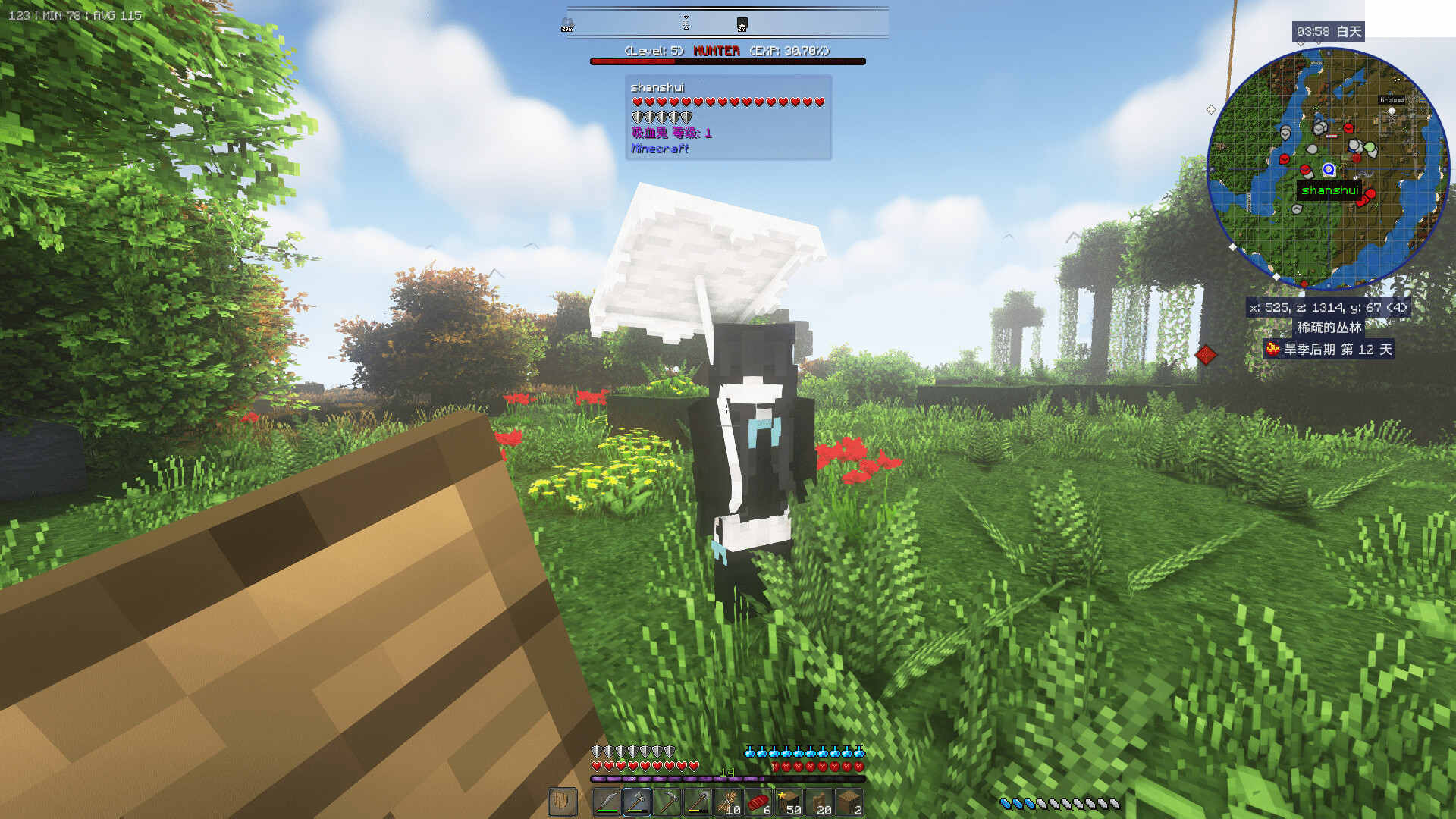Select the shovel hotbar slot

coord(698,802)
